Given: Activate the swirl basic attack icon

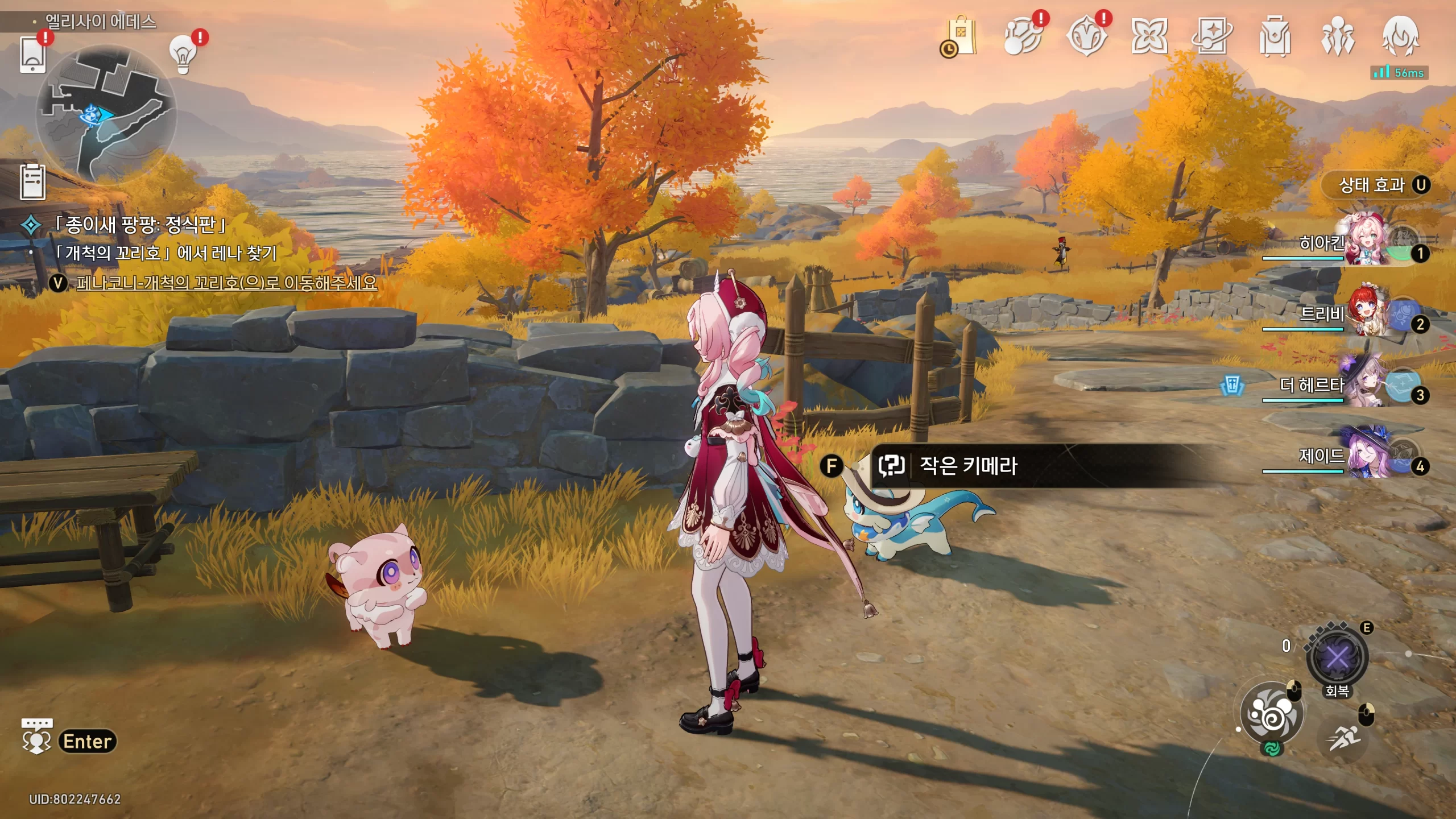Looking at the screenshot, I should pos(1271,714).
